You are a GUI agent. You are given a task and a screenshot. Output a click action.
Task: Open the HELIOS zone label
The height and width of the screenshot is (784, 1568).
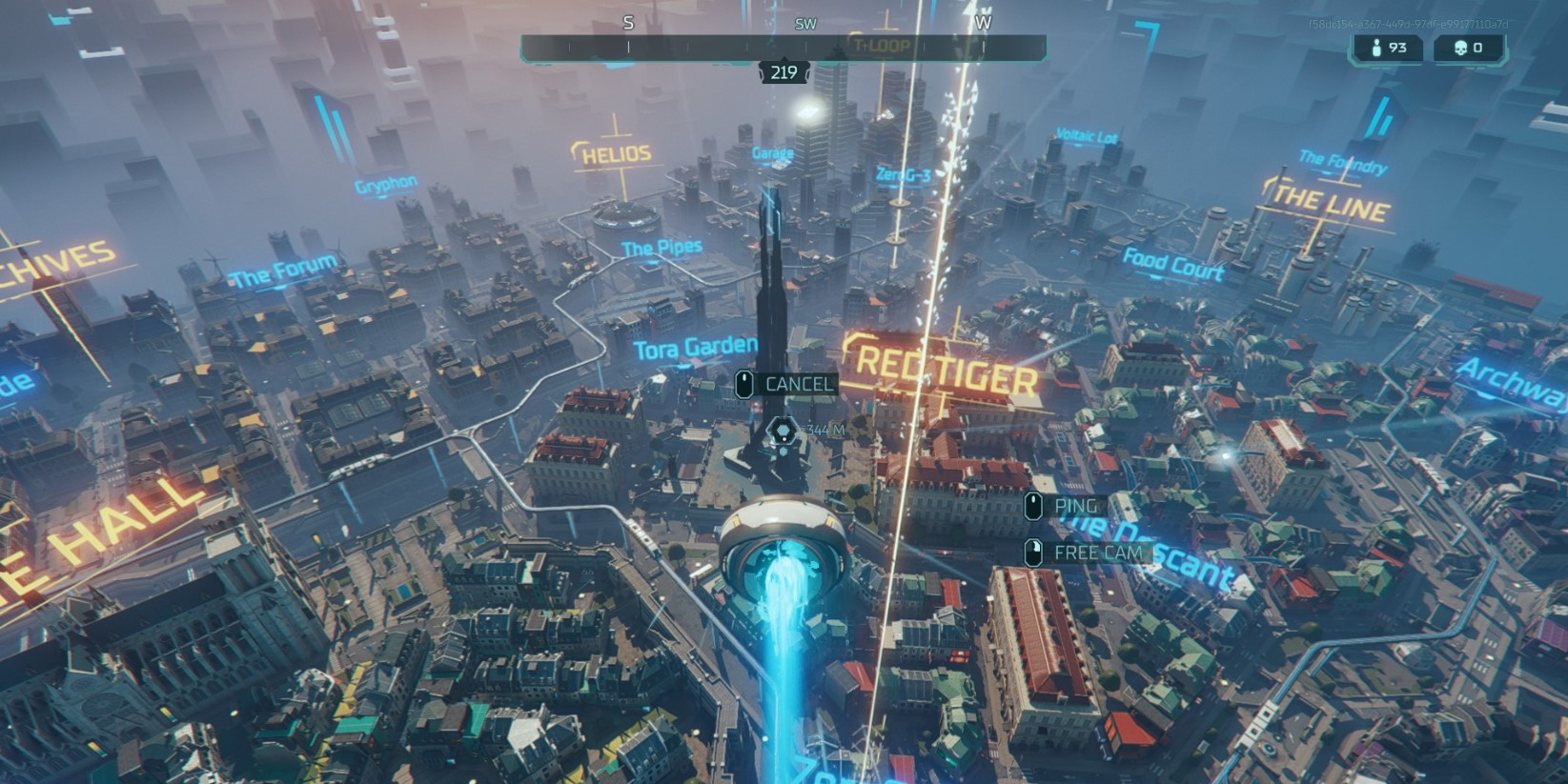(x=615, y=152)
